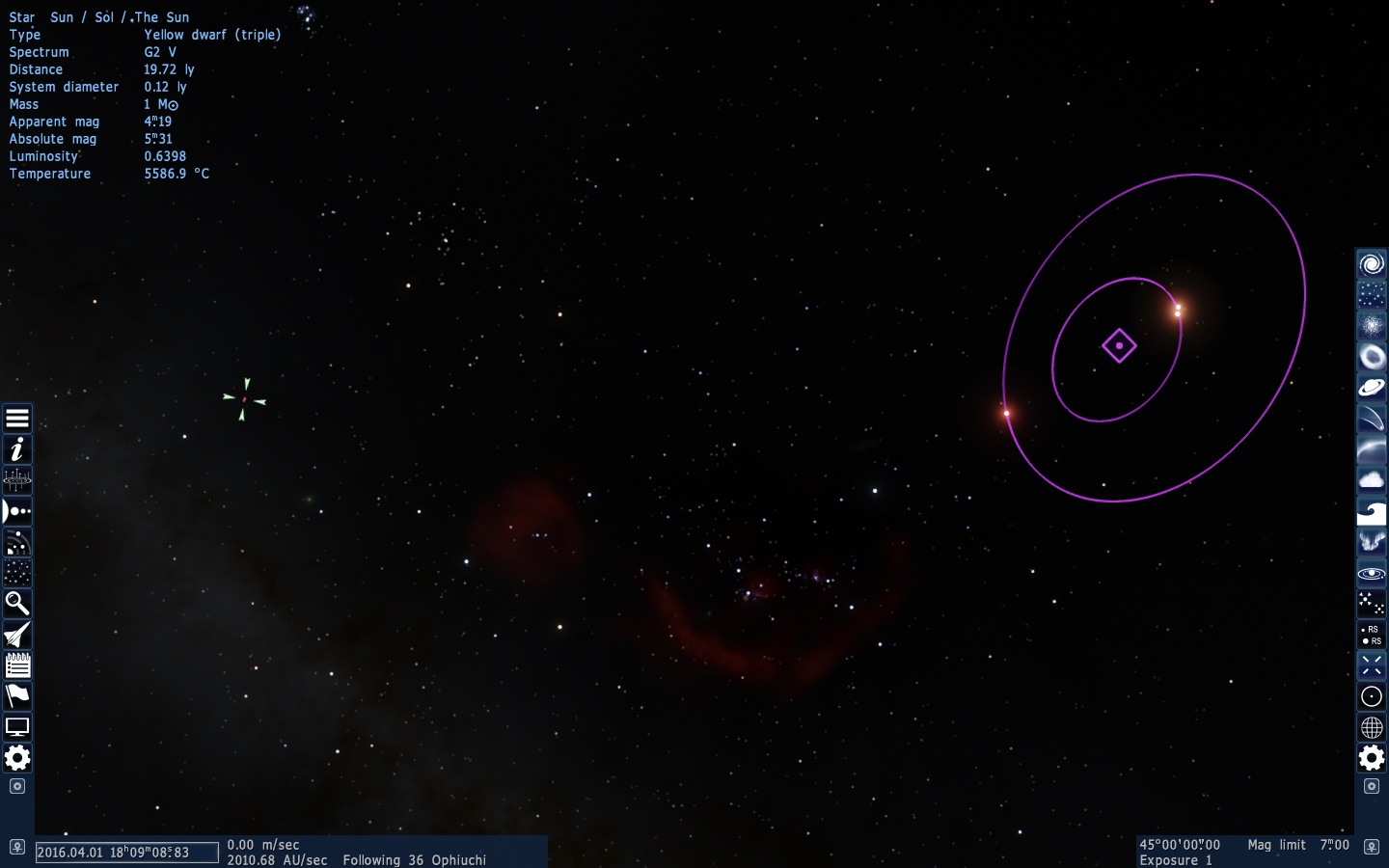Viewport: 1389px width, 868px height.
Task: Open the flag locations icon
Action: click(17, 696)
